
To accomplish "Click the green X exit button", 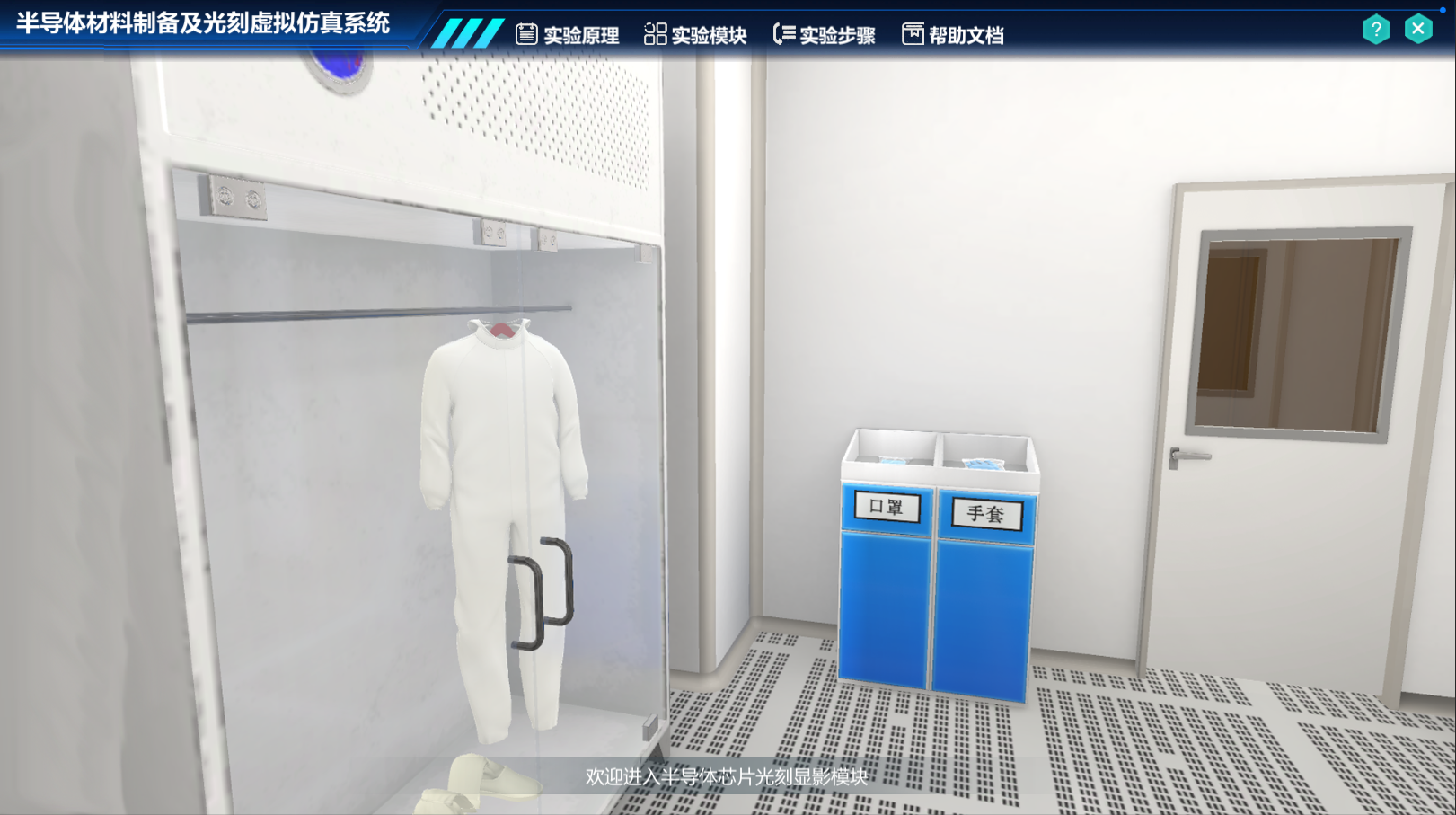I will 1418,29.
